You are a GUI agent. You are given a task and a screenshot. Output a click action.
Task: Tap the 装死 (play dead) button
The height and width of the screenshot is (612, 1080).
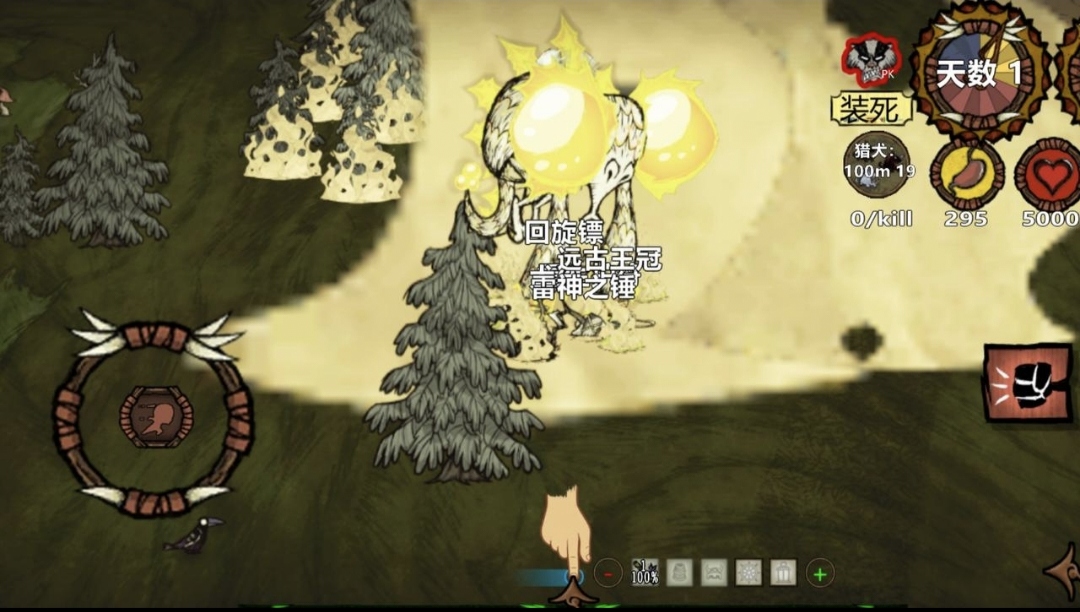[871, 108]
